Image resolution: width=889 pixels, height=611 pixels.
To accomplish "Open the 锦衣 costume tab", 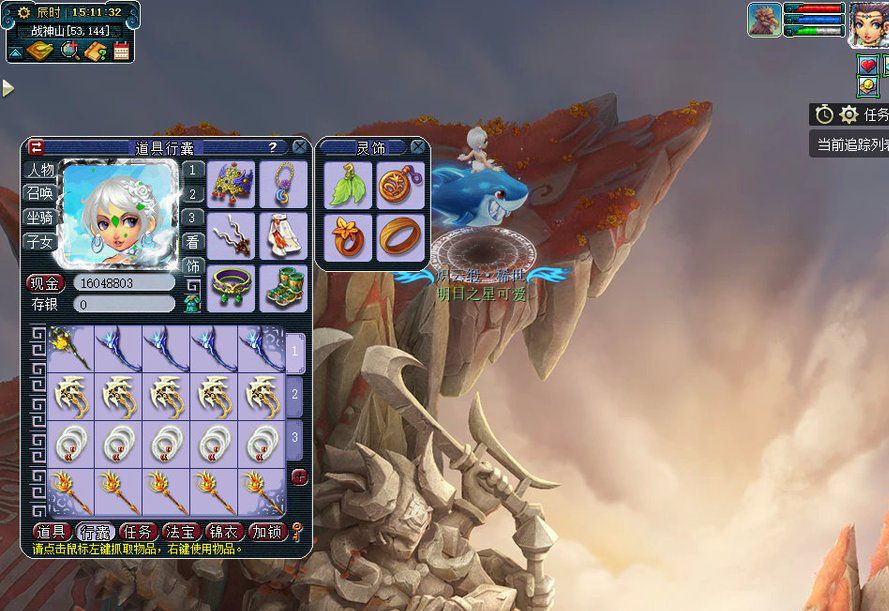I will (x=225, y=532).
